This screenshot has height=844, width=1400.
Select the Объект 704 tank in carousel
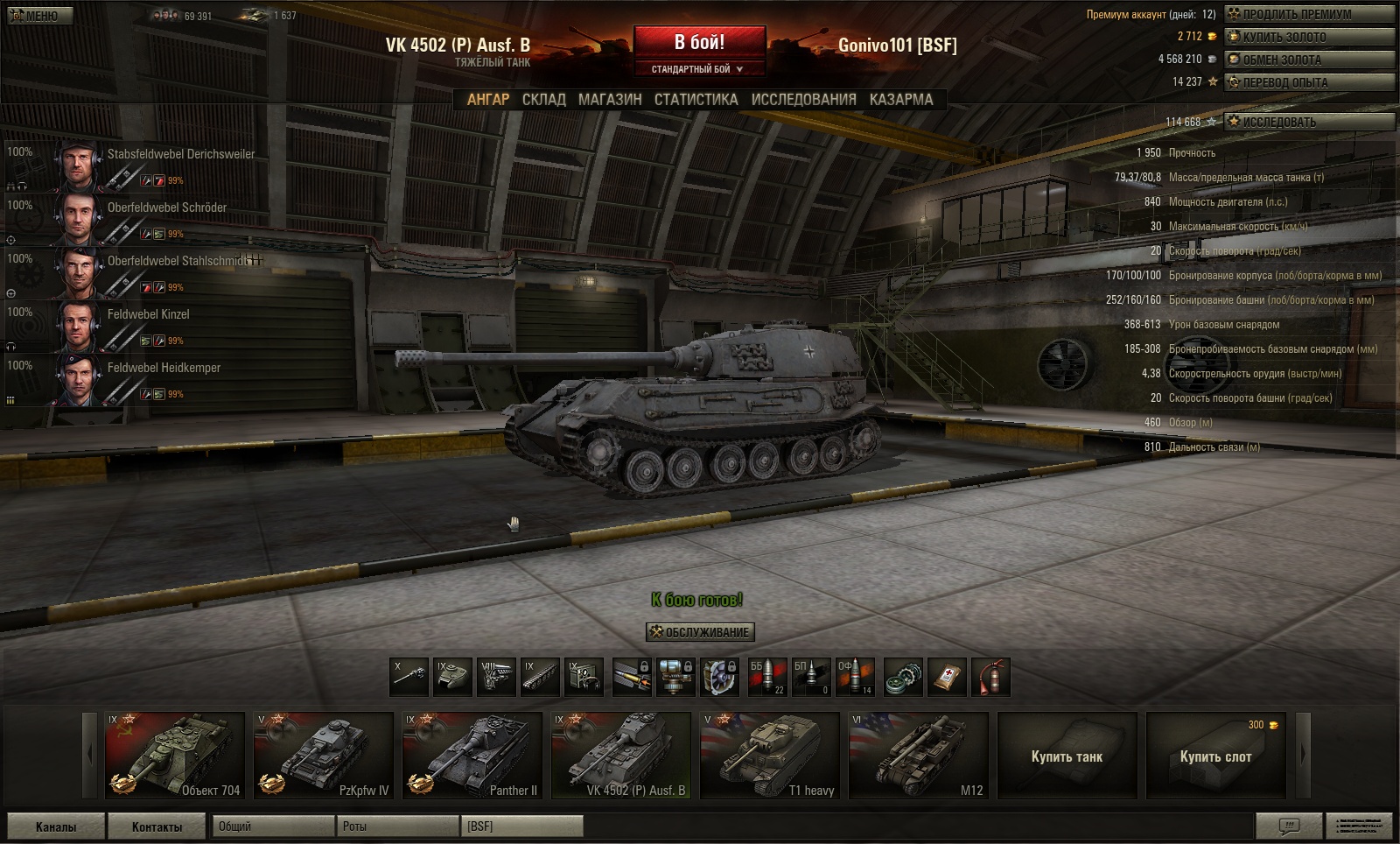pyautogui.click(x=175, y=755)
